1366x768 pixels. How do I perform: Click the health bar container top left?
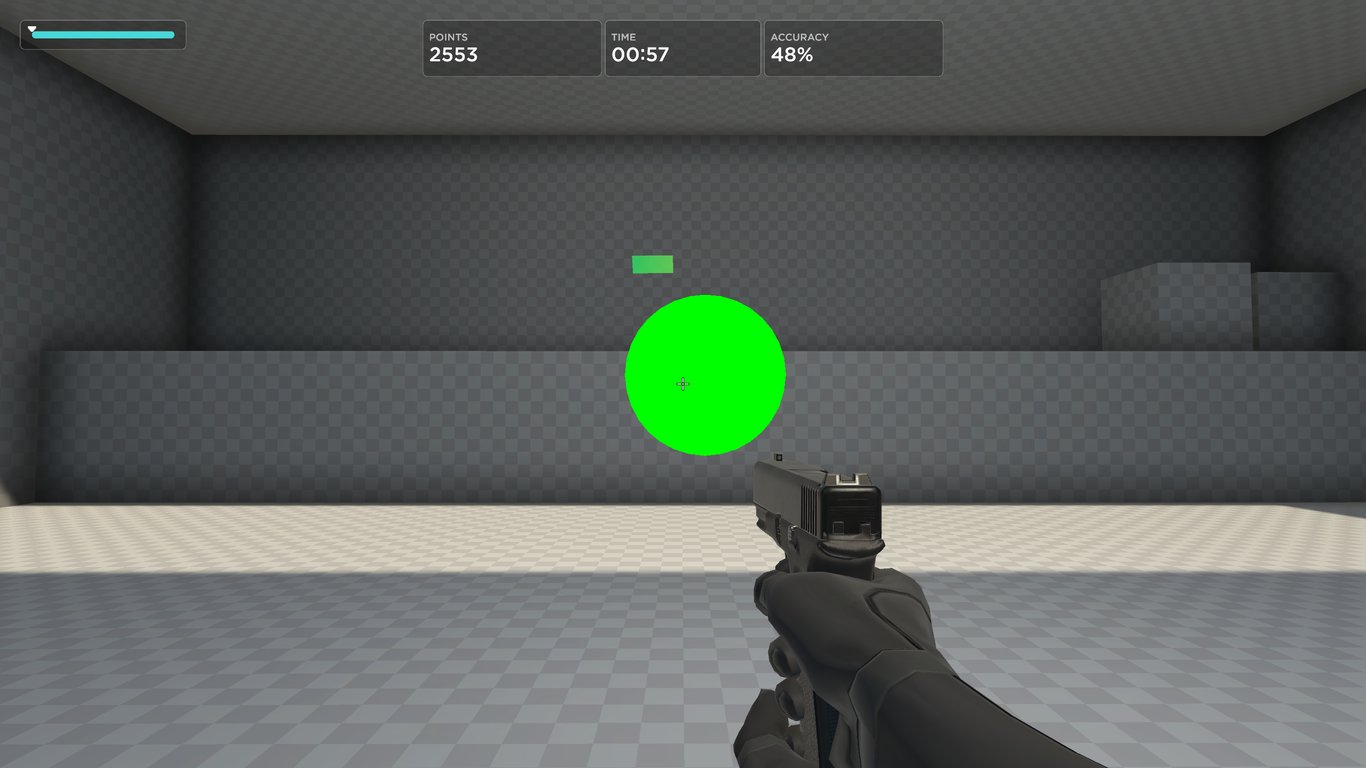pyautogui.click(x=103, y=33)
